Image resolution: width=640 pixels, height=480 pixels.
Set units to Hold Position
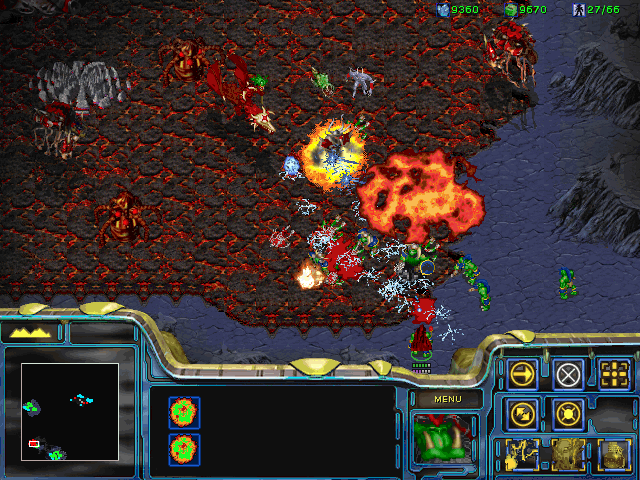click(x=569, y=412)
